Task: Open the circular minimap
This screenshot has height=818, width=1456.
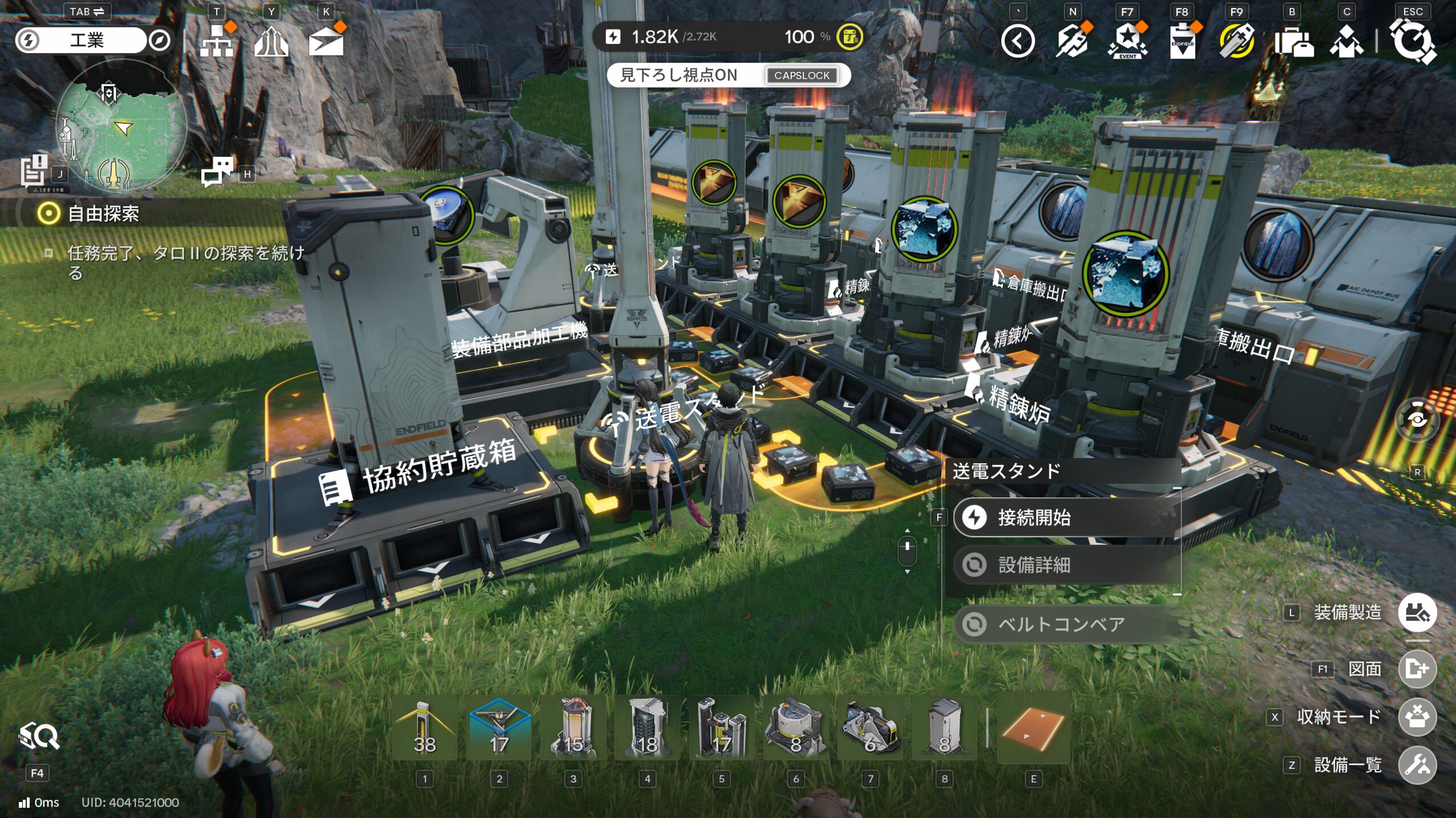Action: [x=121, y=127]
